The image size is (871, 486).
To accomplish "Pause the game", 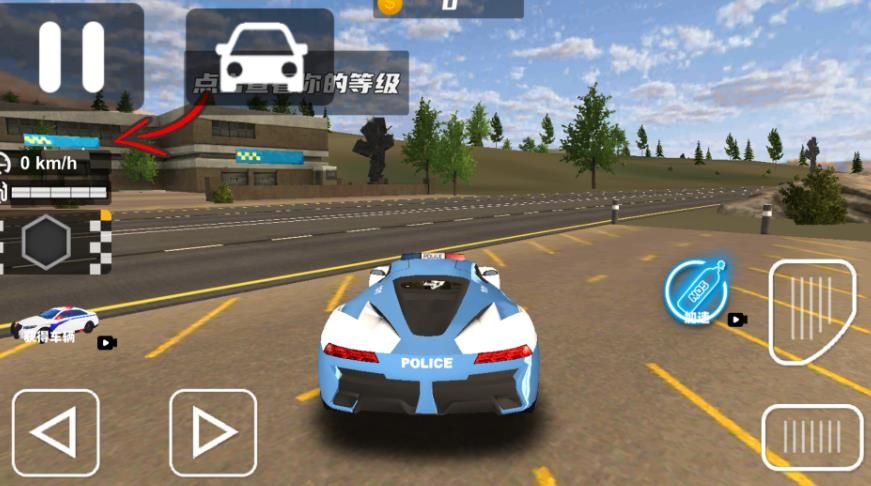I will tap(71, 56).
